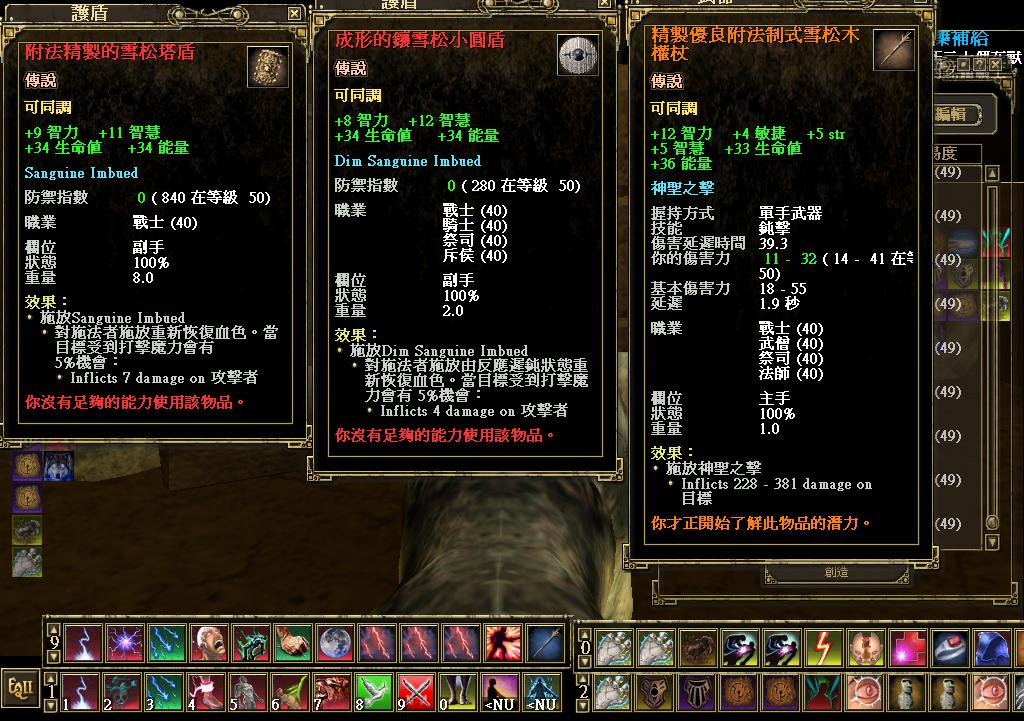Click the wolf buff icon
Image resolution: width=1024 pixels, height=721 pixels.
[x=58, y=465]
